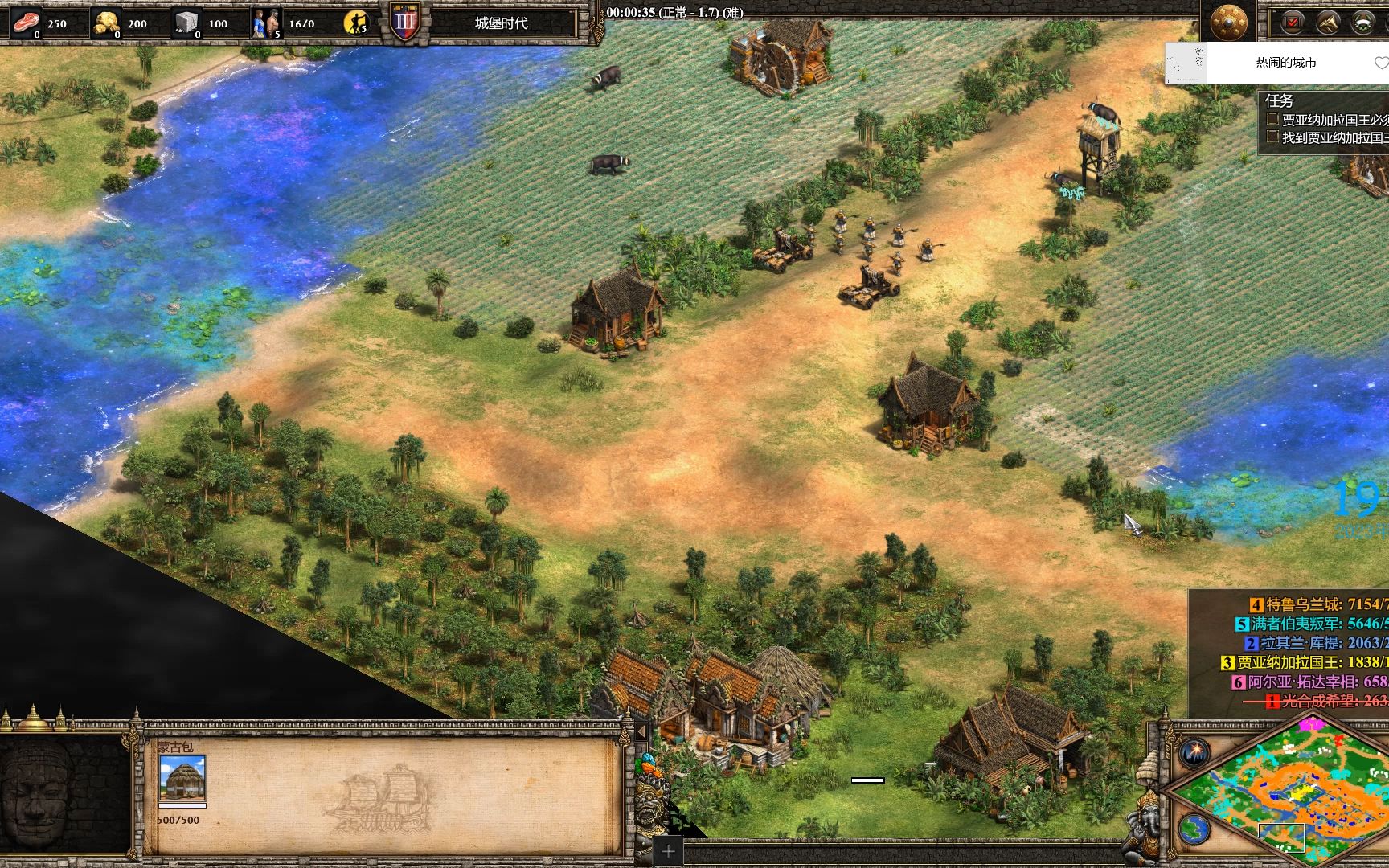Screen dimensions: 1389x868
Task: Click the food resource meat icon
Action: click(26, 22)
